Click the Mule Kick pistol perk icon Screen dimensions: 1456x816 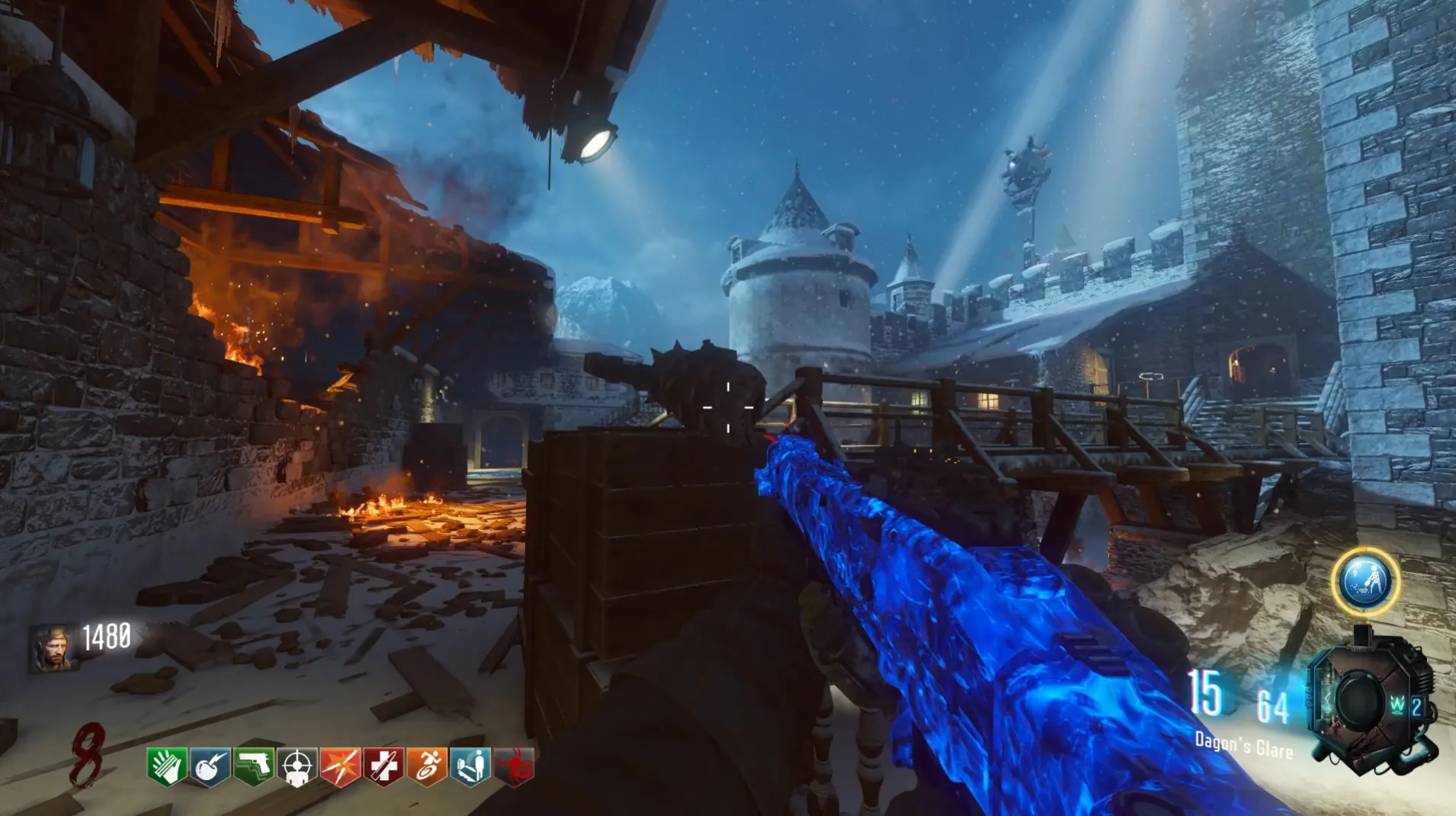(x=254, y=765)
